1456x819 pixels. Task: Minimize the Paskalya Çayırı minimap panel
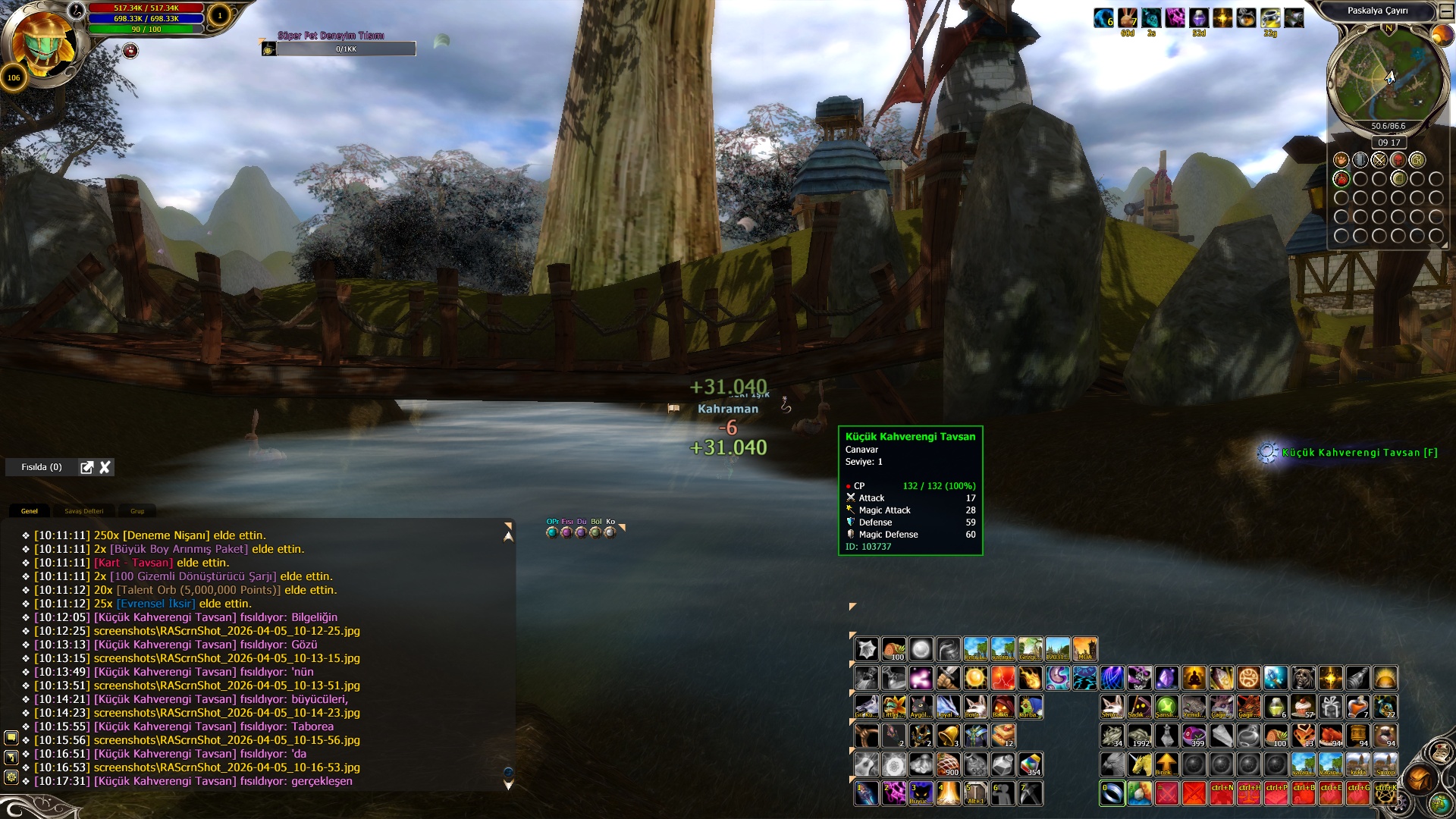tap(1445, 11)
